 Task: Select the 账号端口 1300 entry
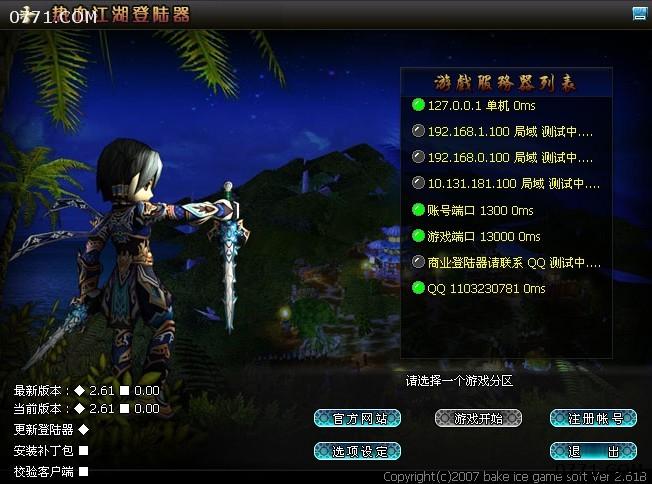click(480, 210)
